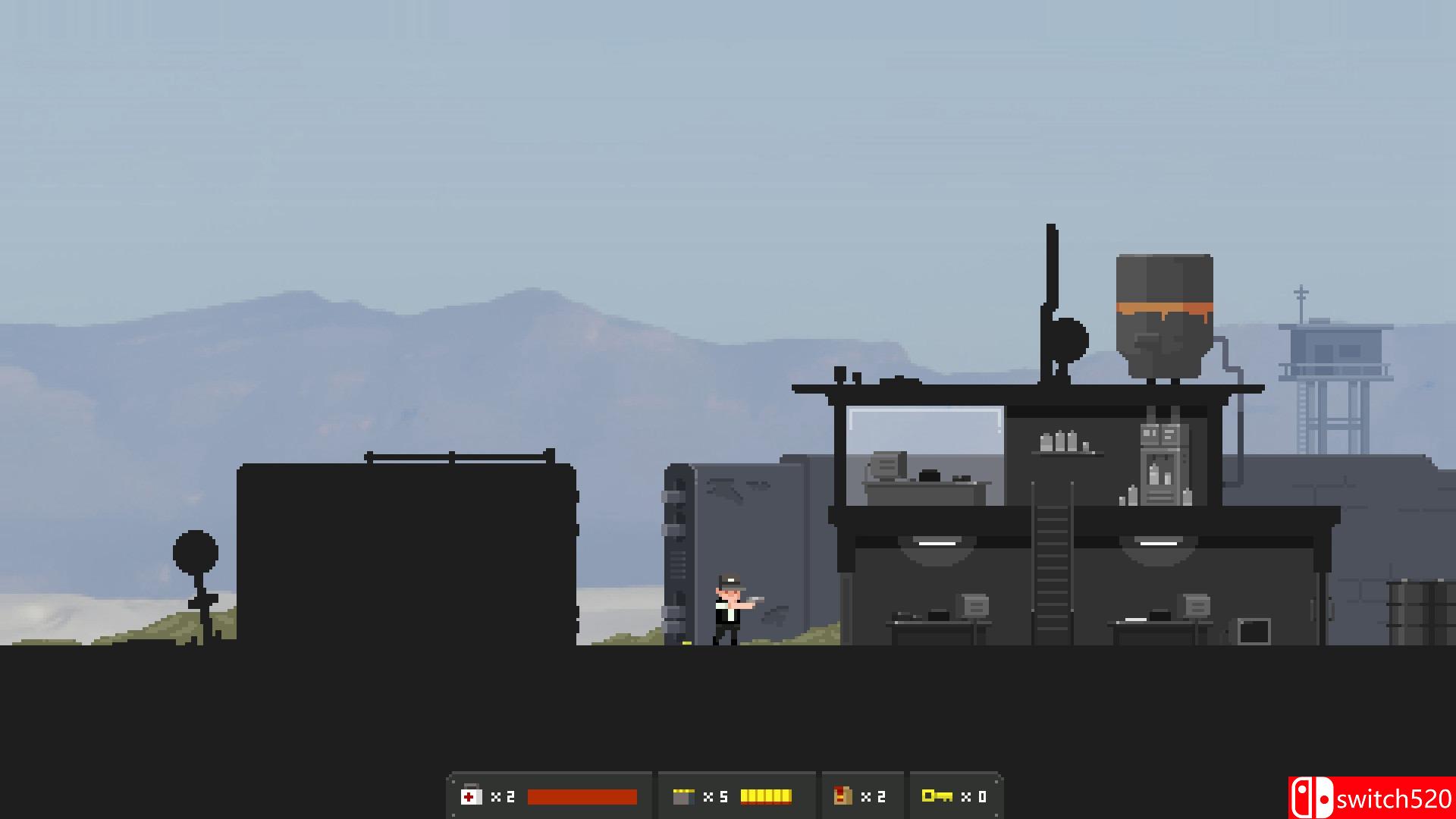Click the medkit icon in the HUD

pyautogui.click(x=472, y=796)
